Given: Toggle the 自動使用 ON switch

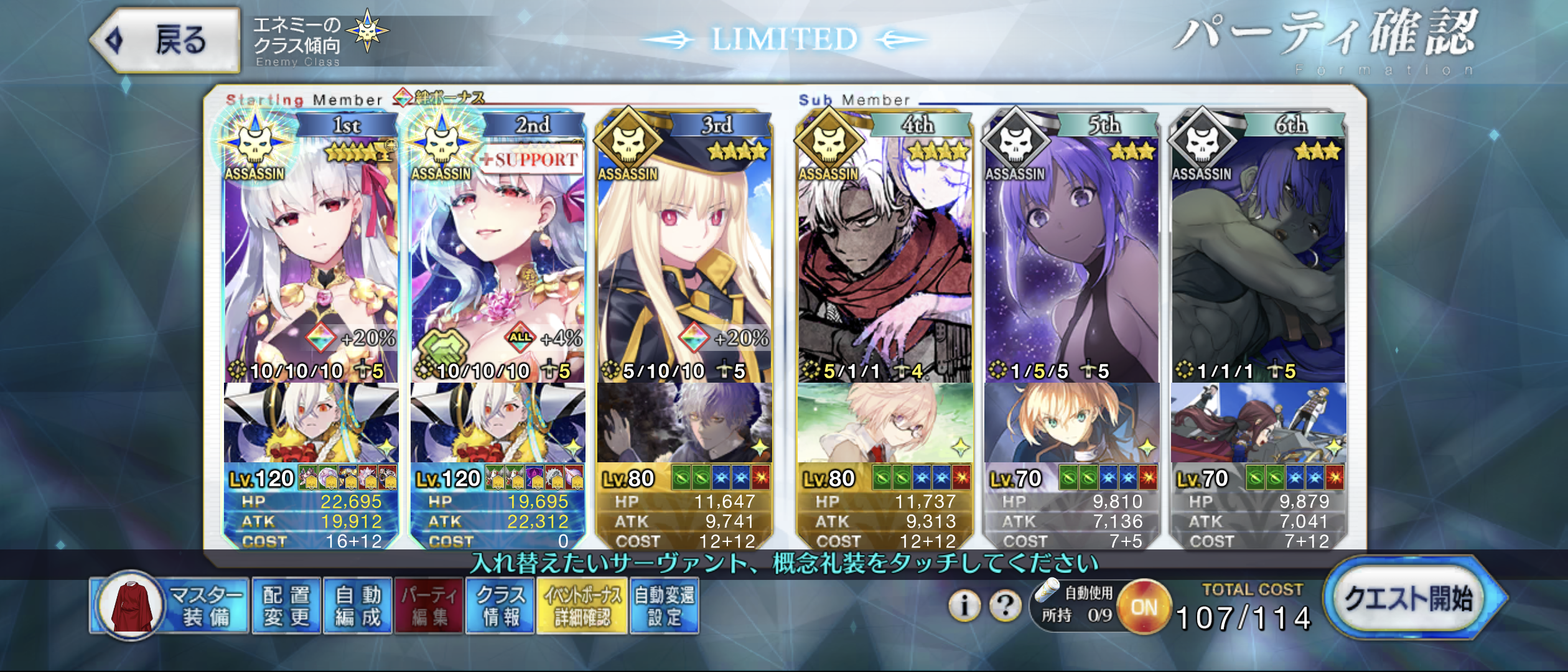Looking at the screenshot, I should coord(1144,607).
